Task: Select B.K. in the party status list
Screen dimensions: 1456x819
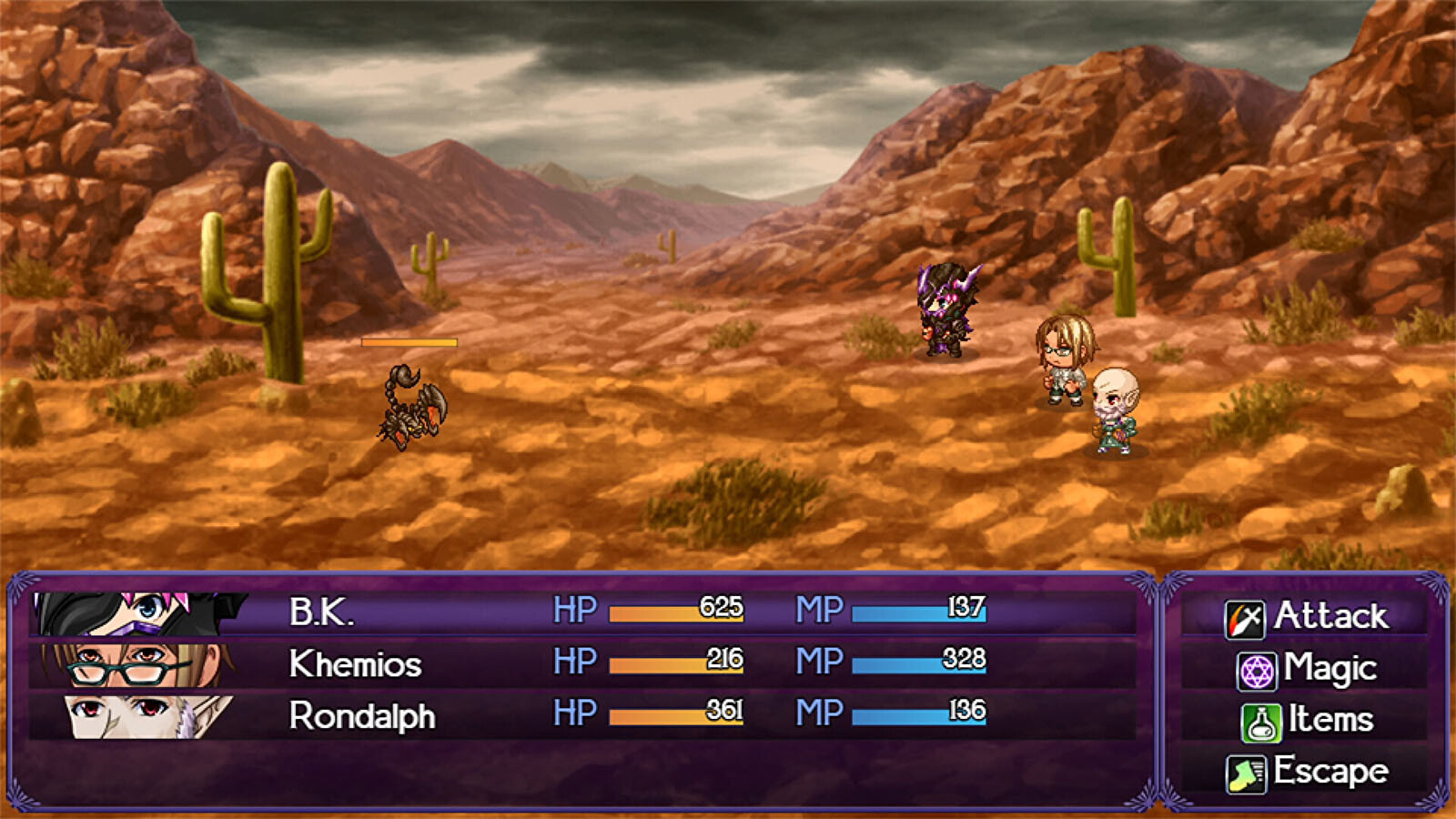Action: 582,612
